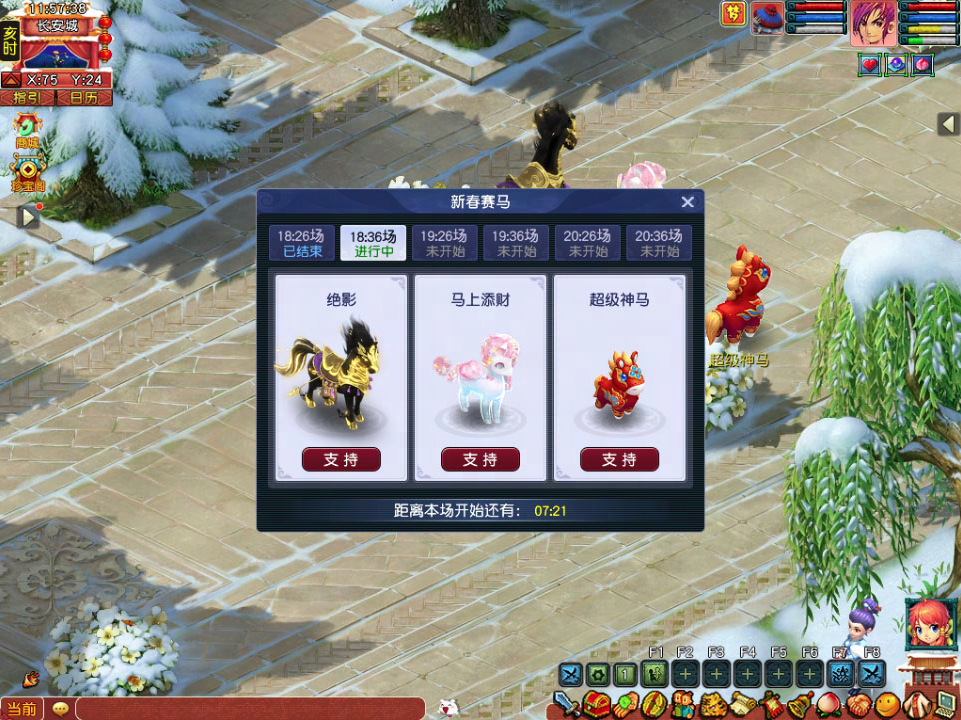Image resolution: width=961 pixels, height=720 pixels.
Task: Open the 珍宝阁 treasure pavilion
Action: (27, 171)
